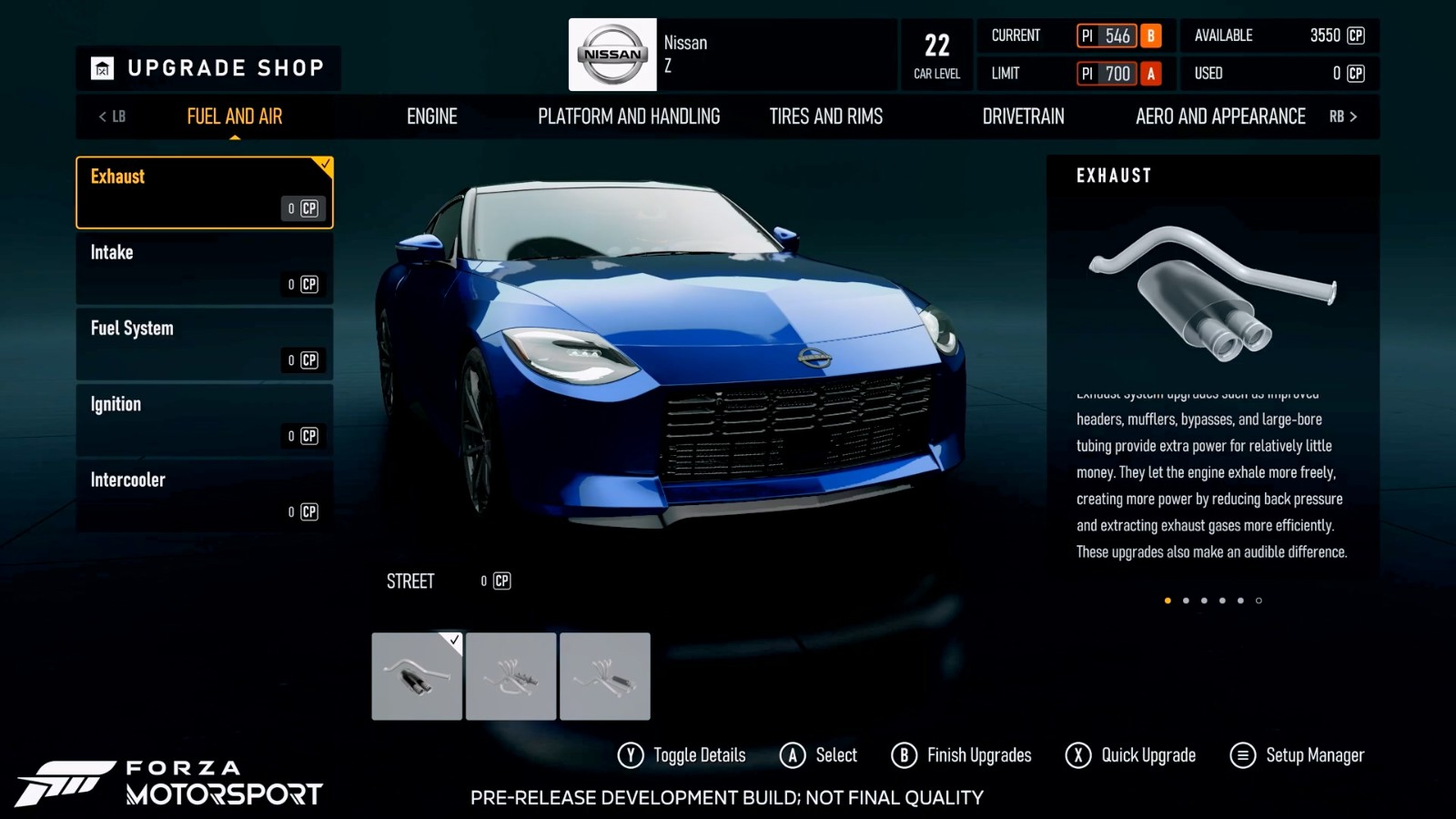Show the Drivetrain tab
The width and height of the screenshot is (1456, 819).
(1023, 116)
